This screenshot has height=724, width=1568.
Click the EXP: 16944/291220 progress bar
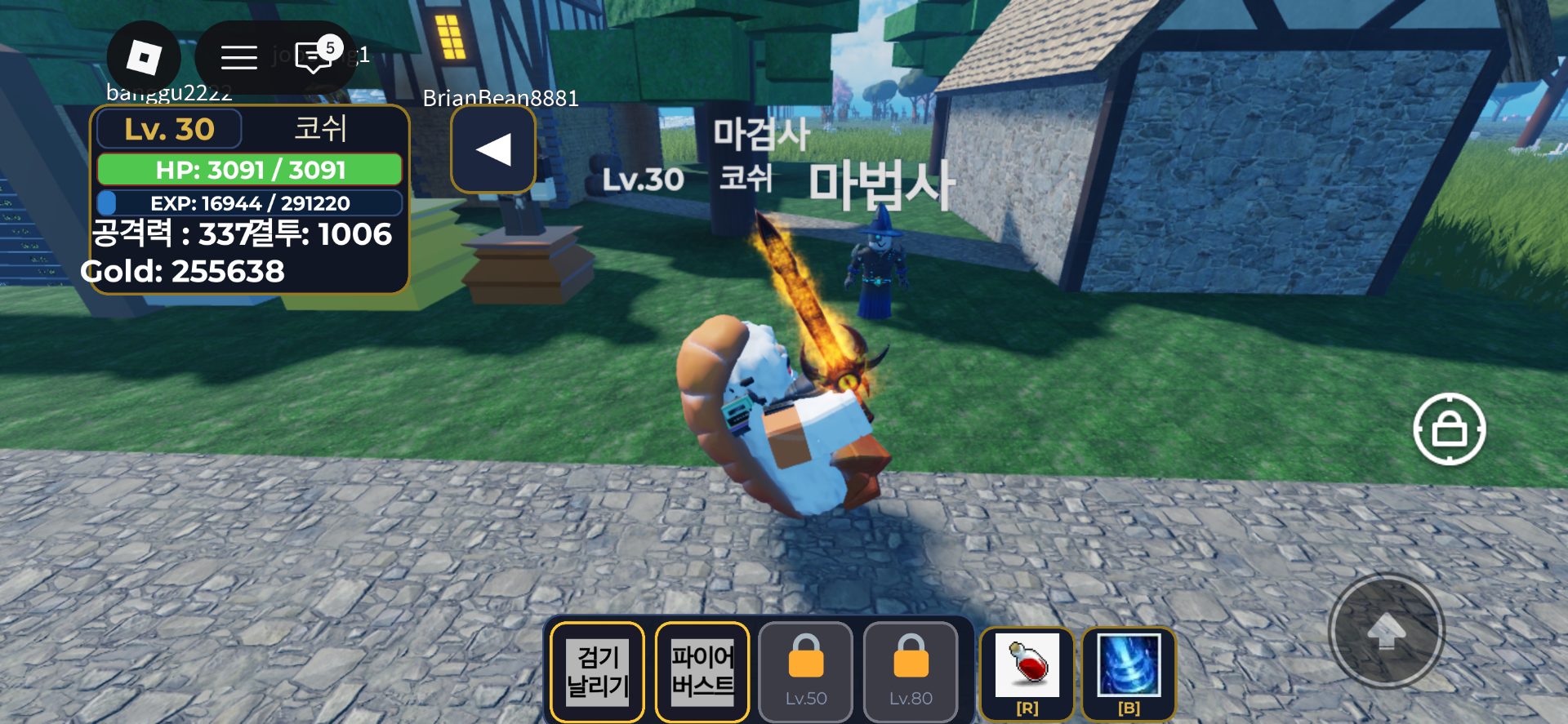tap(249, 203)
